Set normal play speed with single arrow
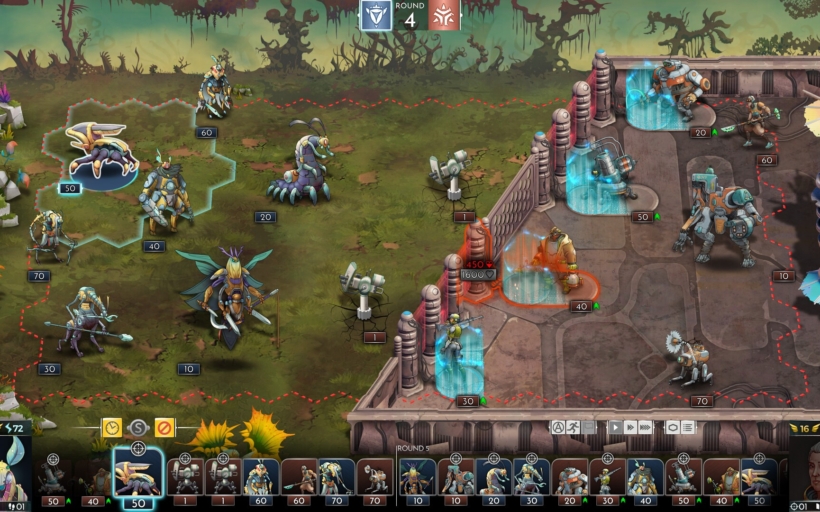The height and width of the screenshot is (512, 820). coord(616,427)
